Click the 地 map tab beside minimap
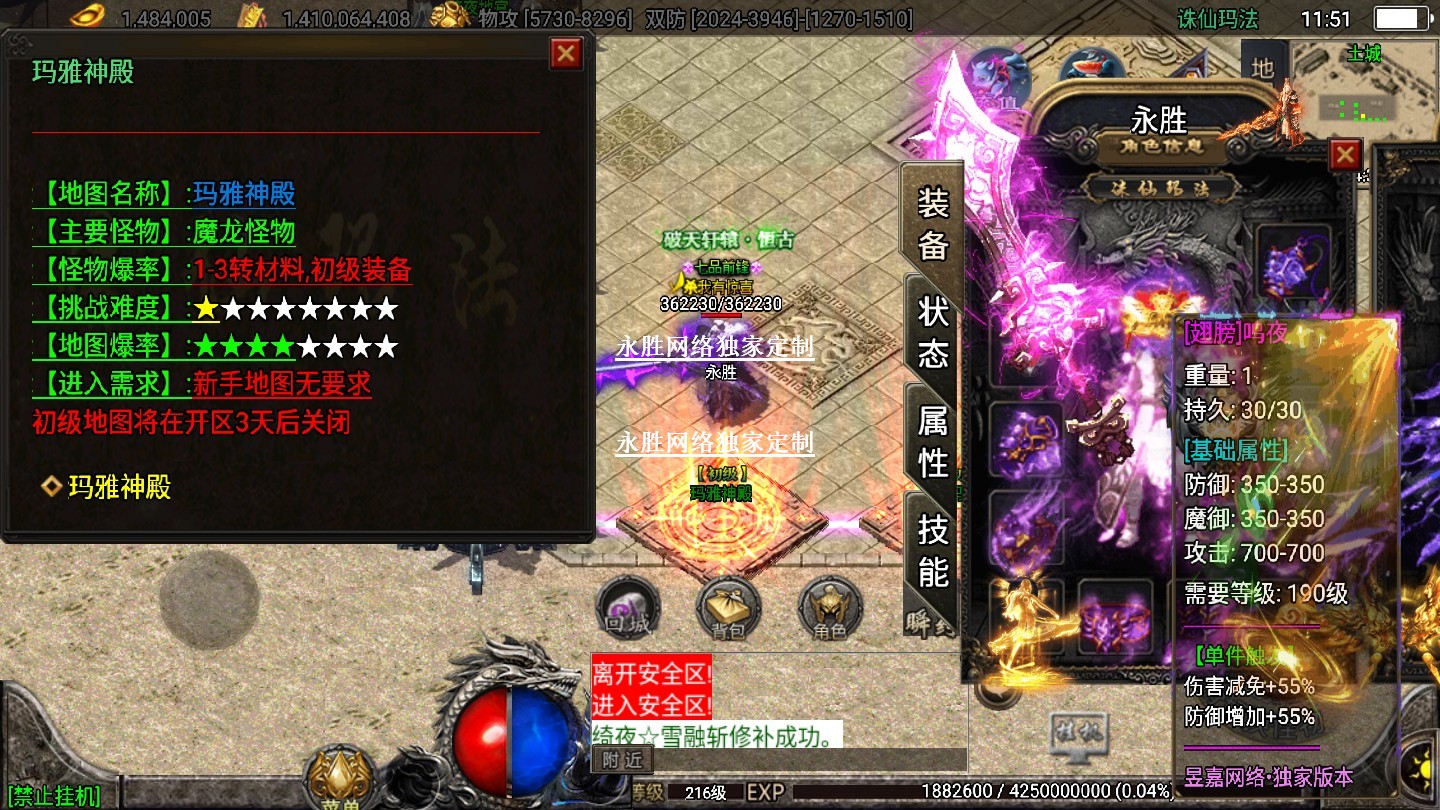 pyautogui.click(x=1263, y=68)
